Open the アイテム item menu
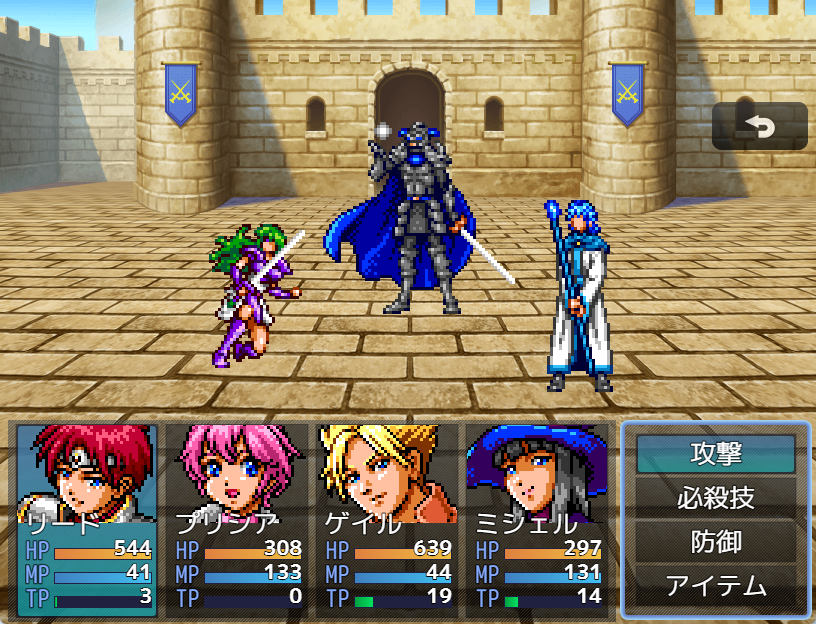 [x=716, y=585]
